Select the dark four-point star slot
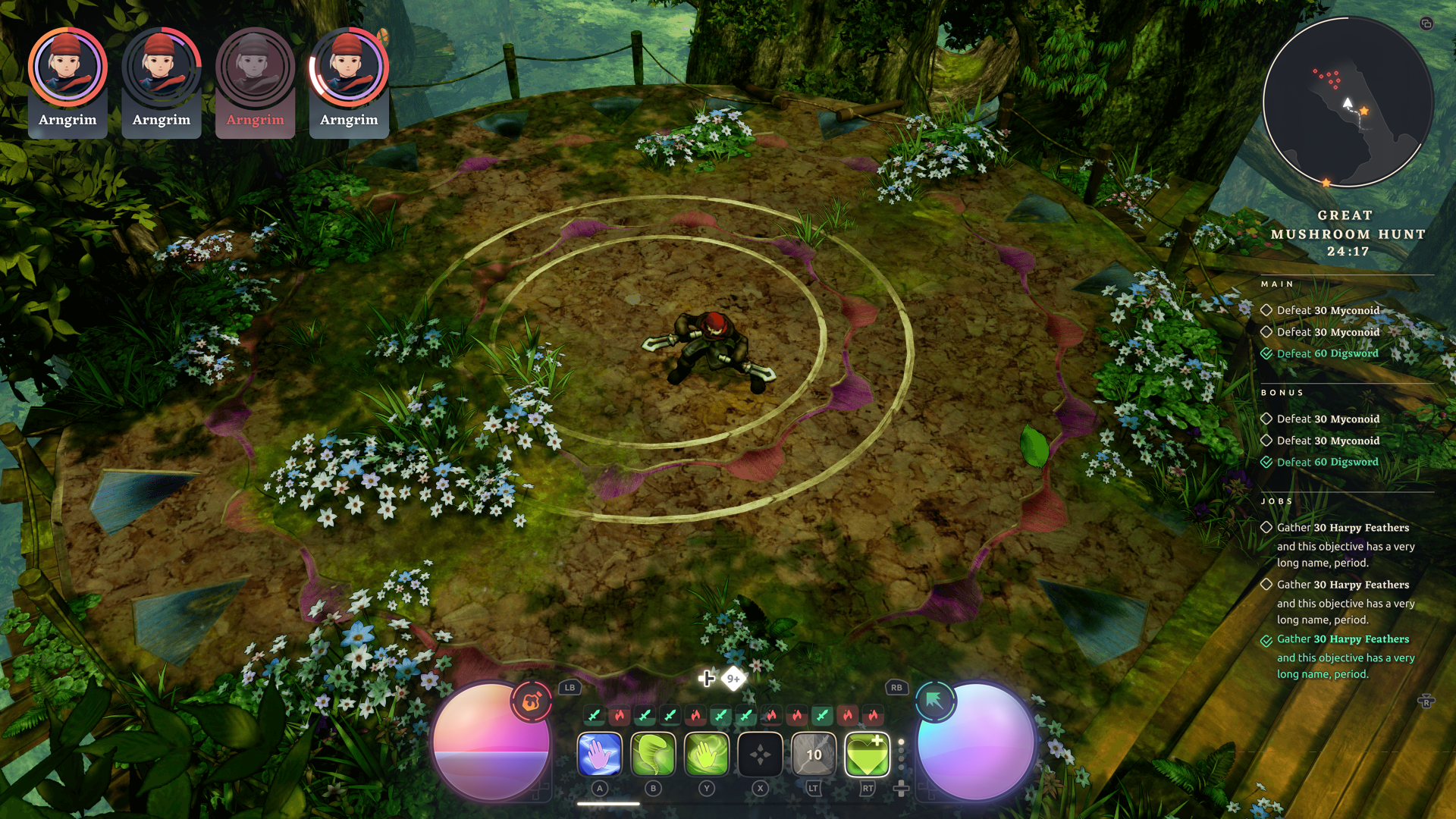This screenshot has width=1456, height=819. [x=760, y=755]
